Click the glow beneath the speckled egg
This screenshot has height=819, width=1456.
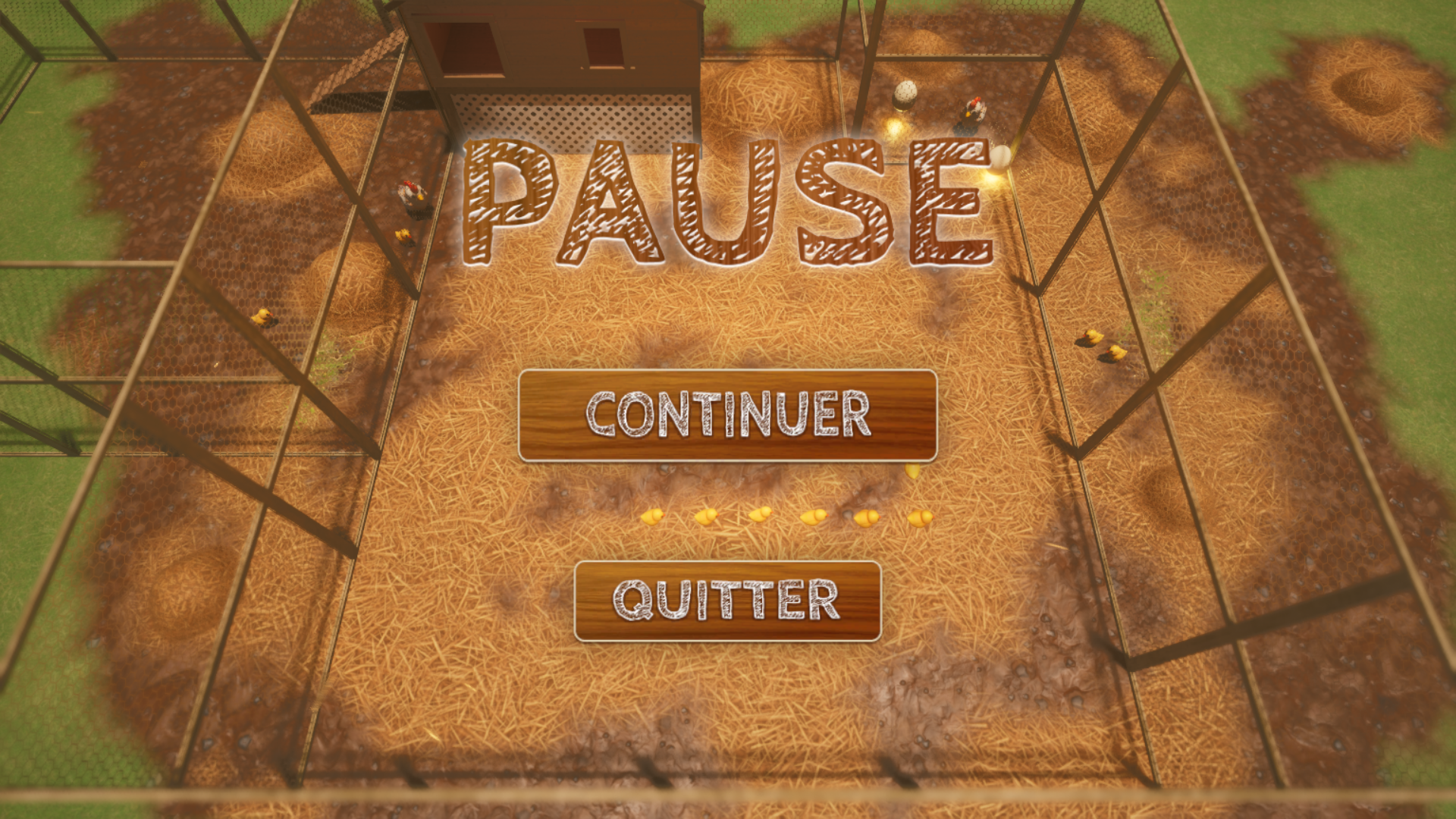(896, 127)
